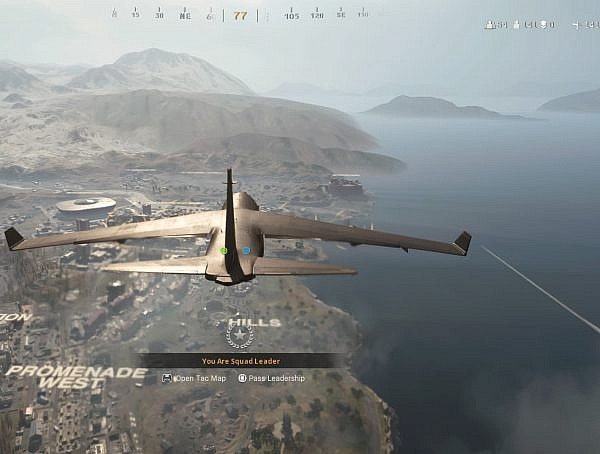
Task: Select the blue squad member marker
Action: pyautogui.click(x=246, y=251)
